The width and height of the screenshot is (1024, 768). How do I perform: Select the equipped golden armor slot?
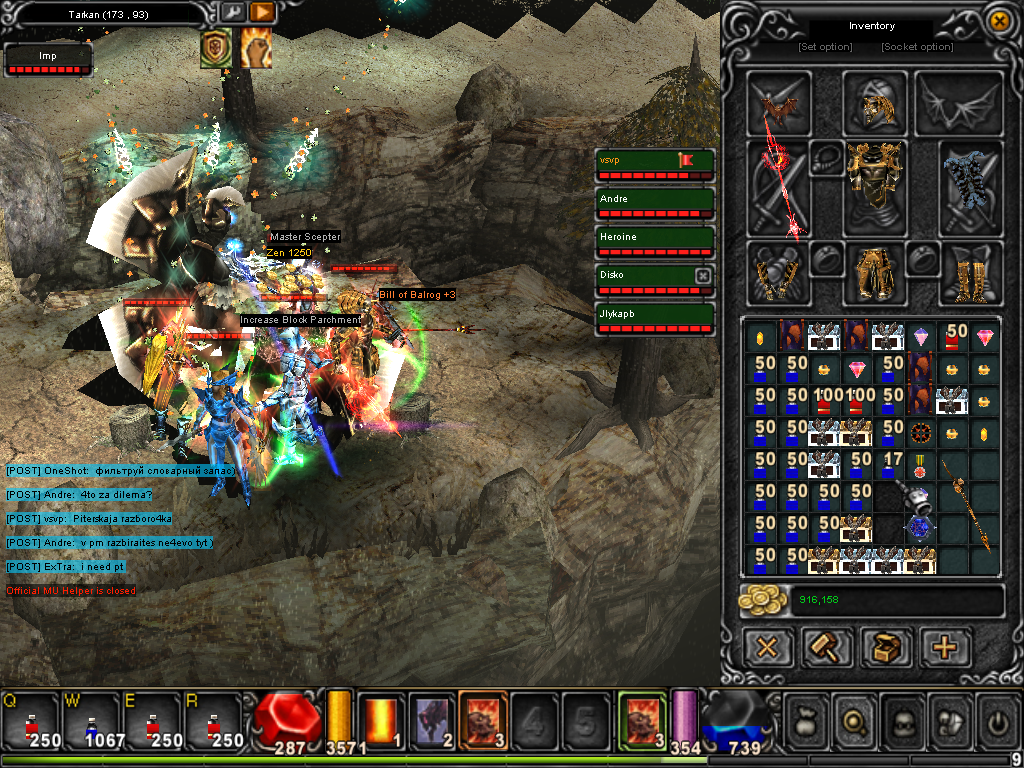(x=875, y=187)
